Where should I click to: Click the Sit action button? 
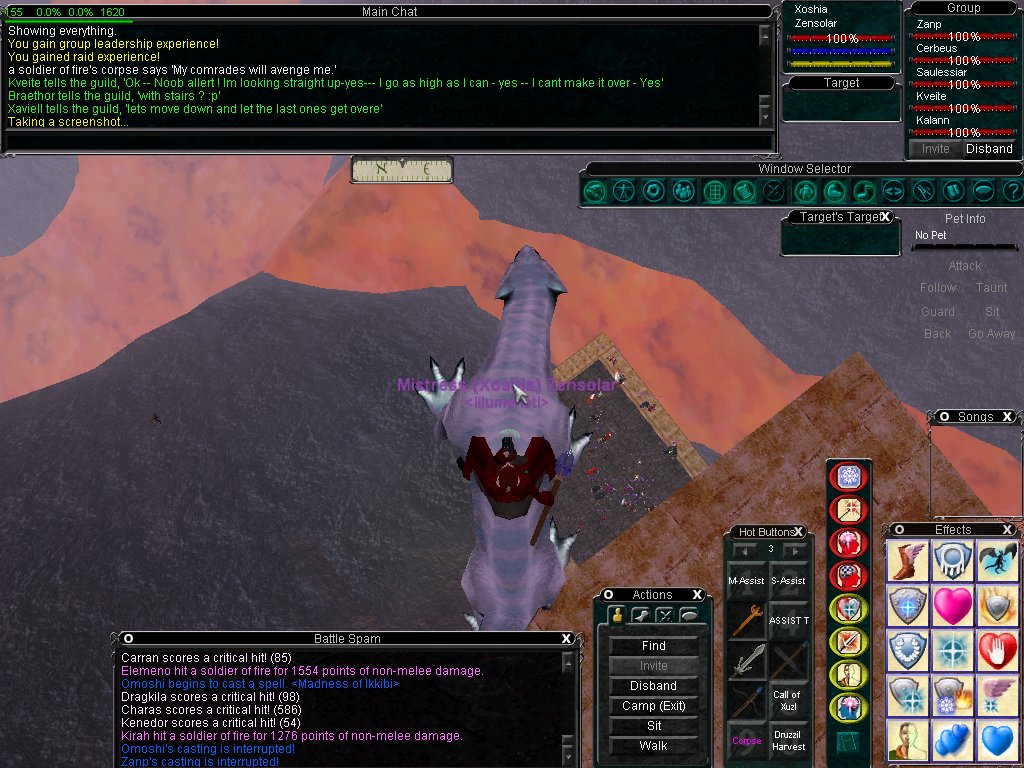point(653,726)
